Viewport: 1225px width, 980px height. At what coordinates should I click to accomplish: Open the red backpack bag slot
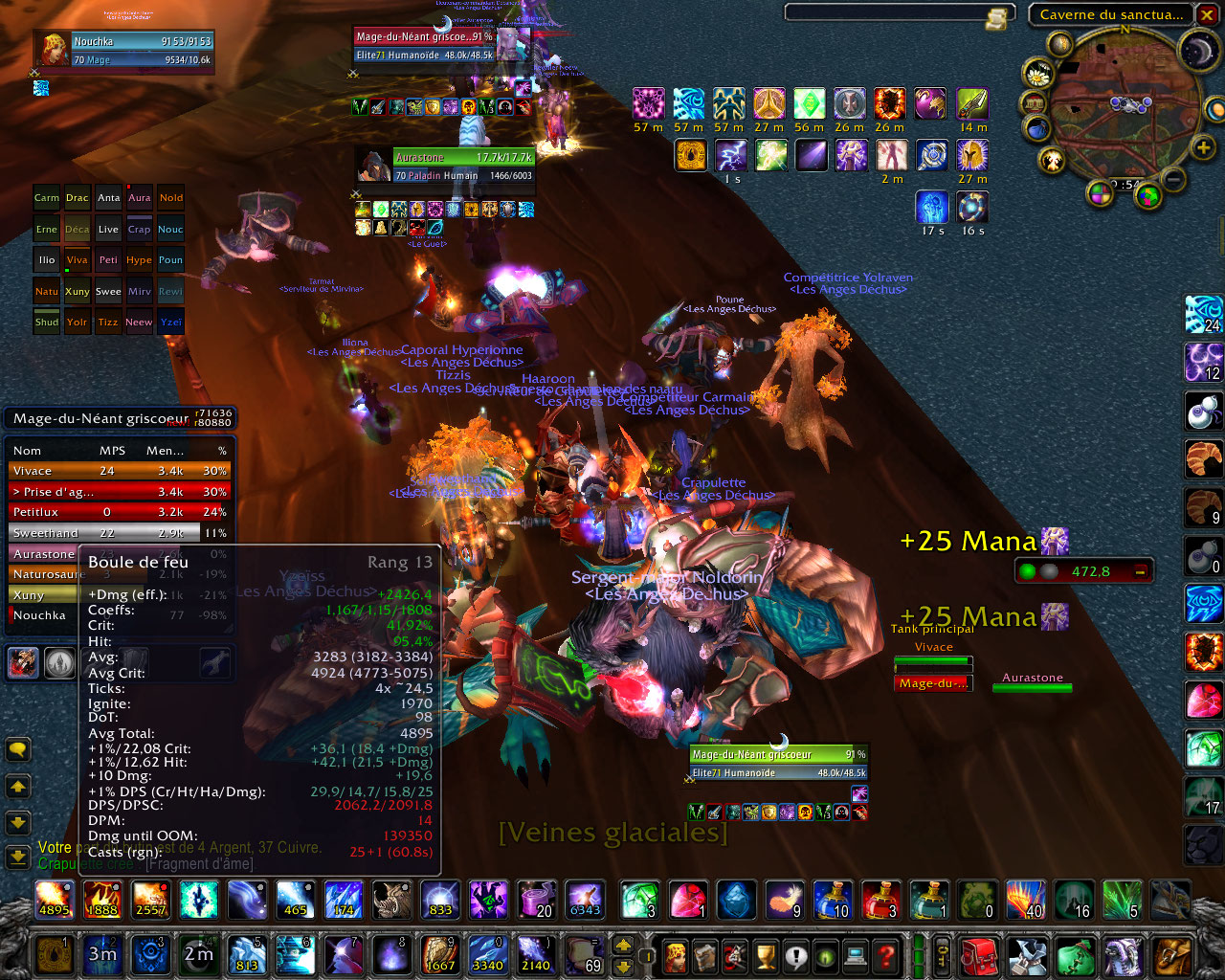(x=977, y=955)
